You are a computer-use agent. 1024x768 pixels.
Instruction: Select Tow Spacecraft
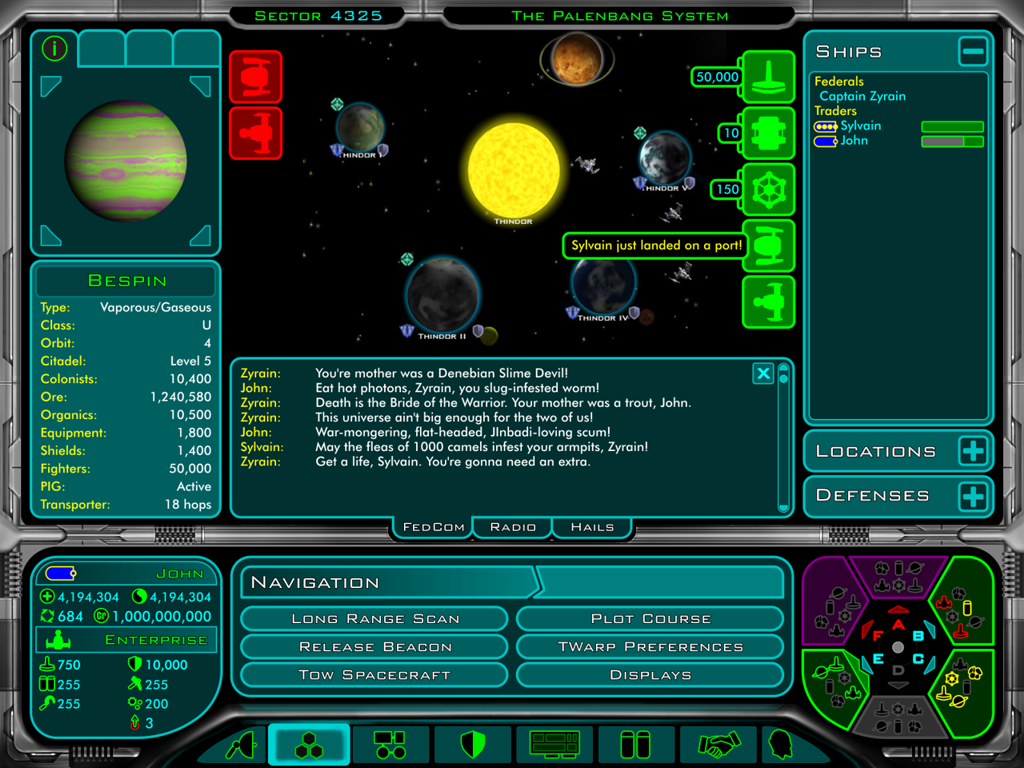375,675
